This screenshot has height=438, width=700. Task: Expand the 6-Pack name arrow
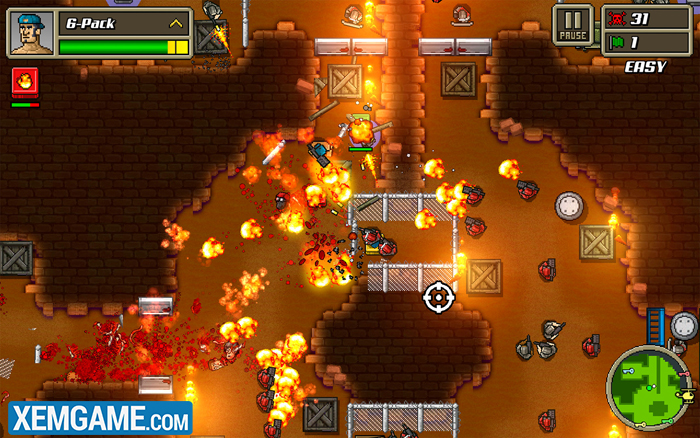[x=177, y=22]
